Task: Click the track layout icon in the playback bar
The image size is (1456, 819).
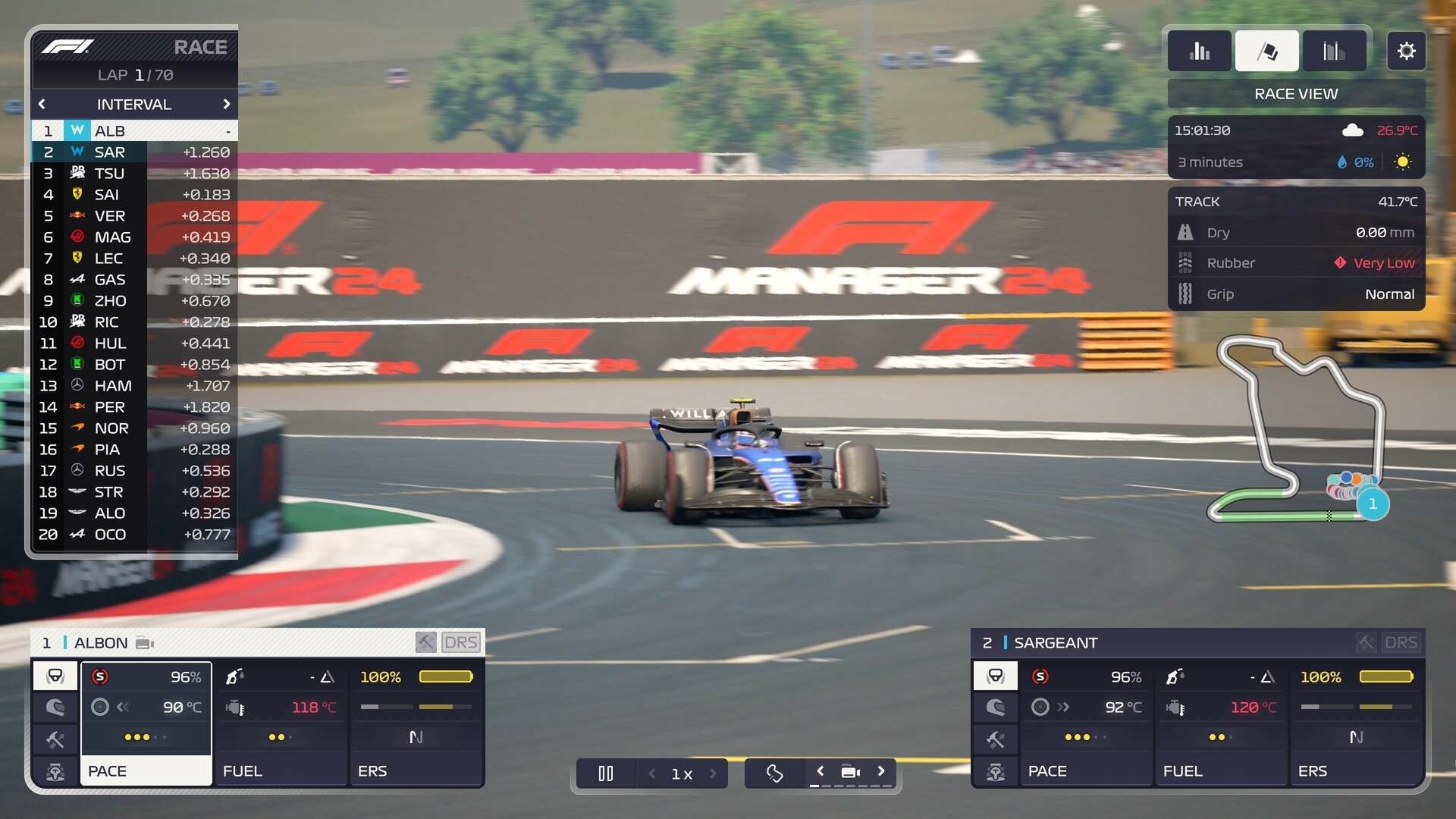Action: click(774, 773)
